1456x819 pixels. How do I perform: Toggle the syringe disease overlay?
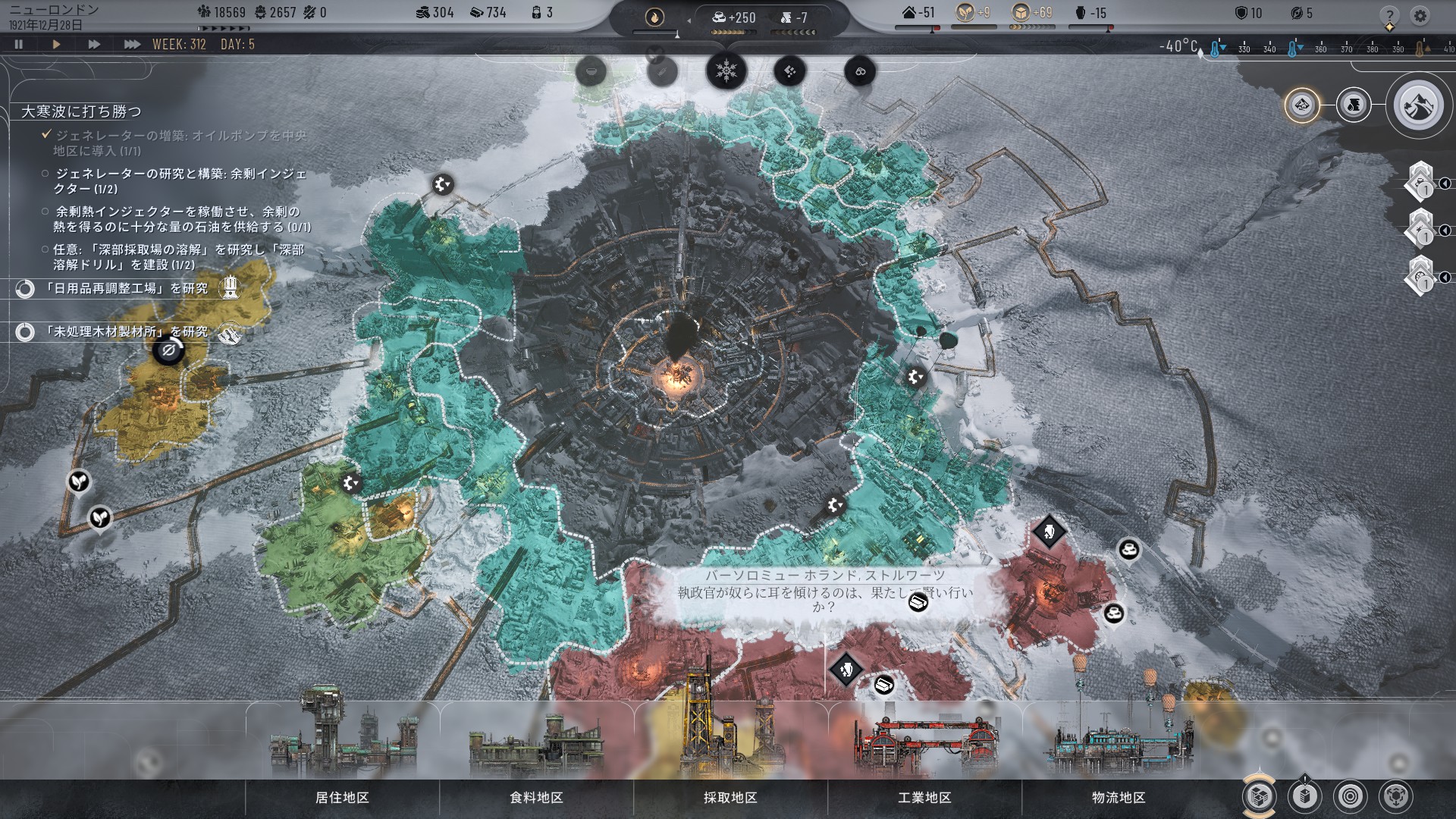[661, 72]
